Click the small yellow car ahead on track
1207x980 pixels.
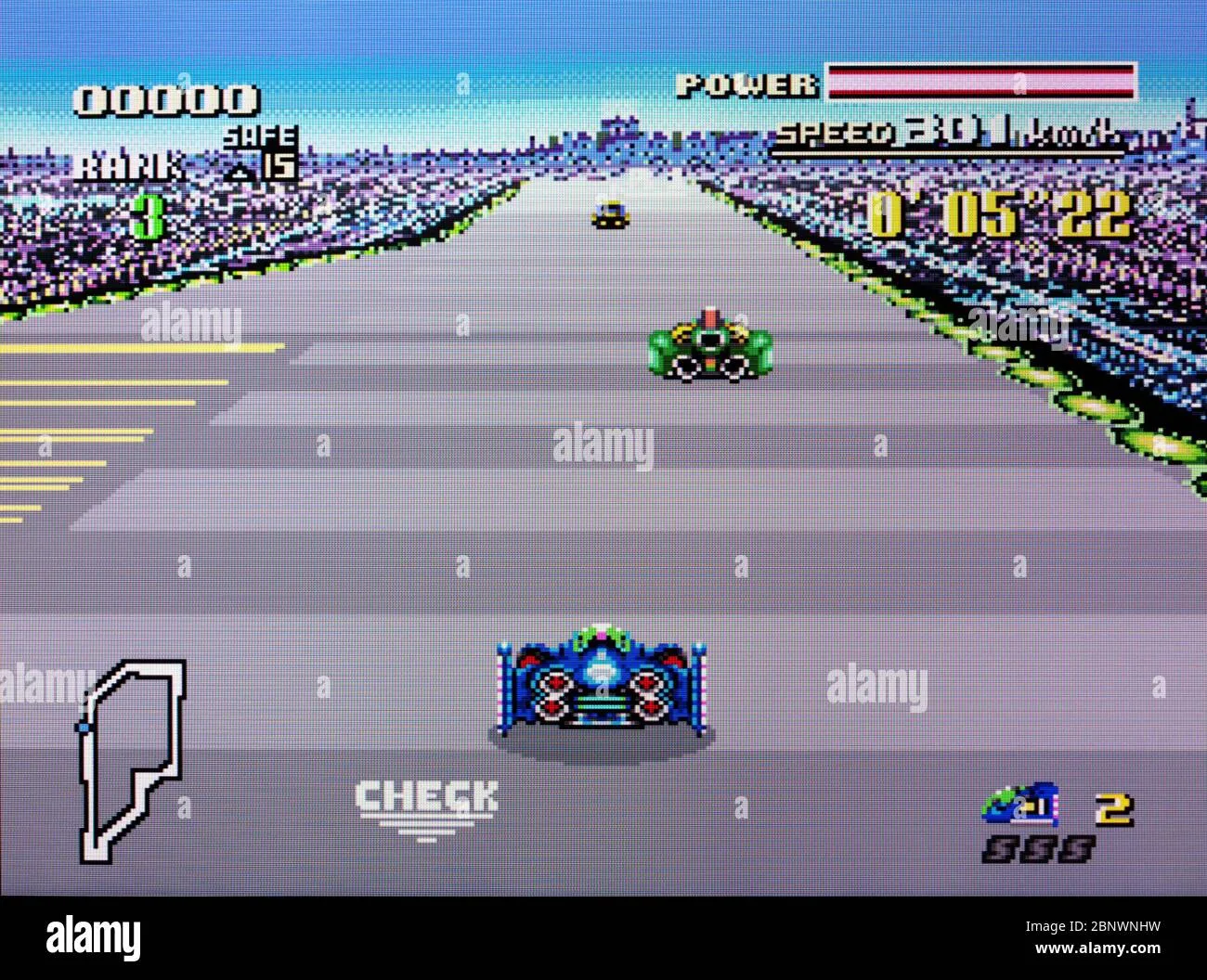tap(610, 215)
